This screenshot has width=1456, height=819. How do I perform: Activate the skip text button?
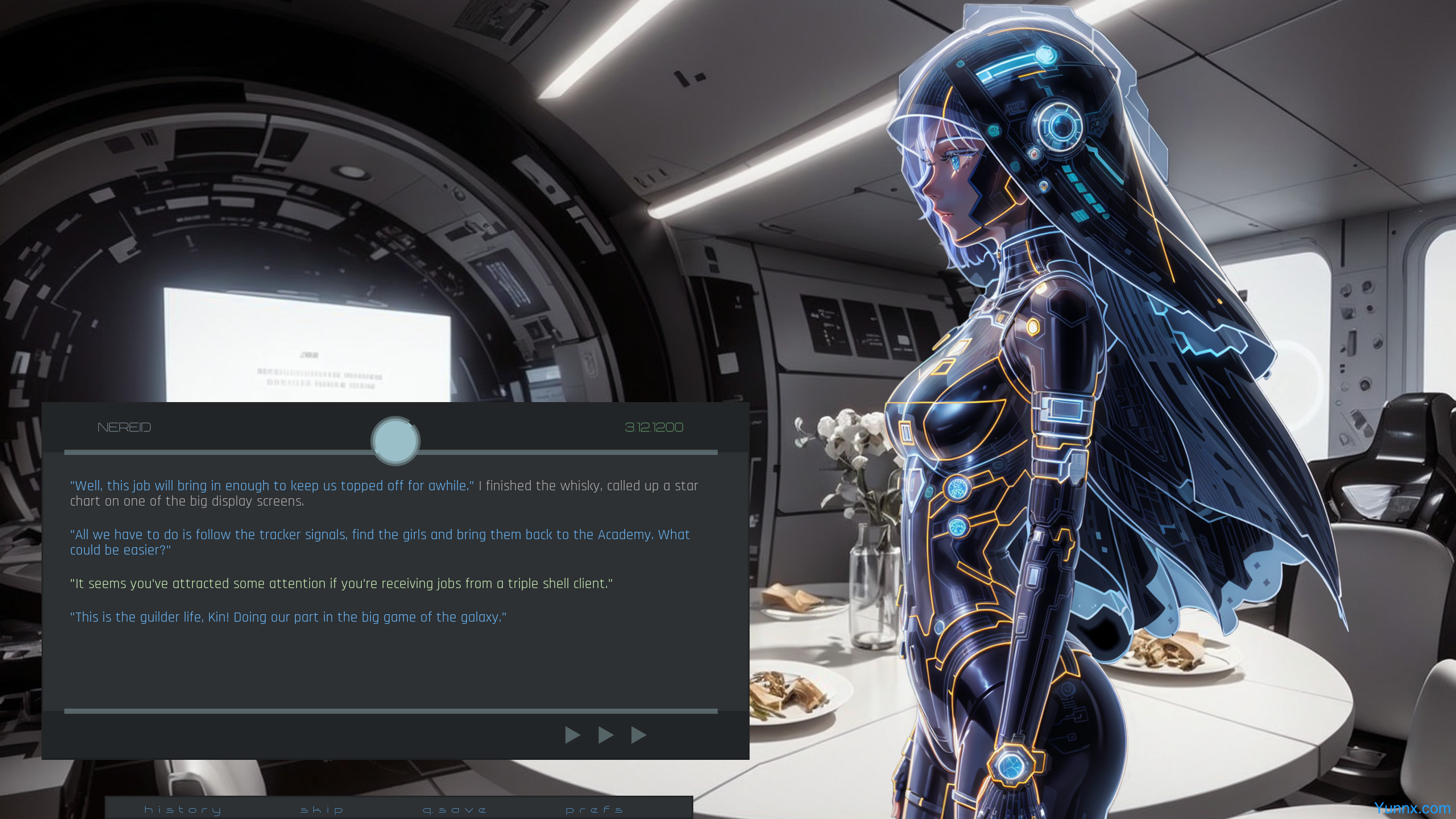(322, 809)
